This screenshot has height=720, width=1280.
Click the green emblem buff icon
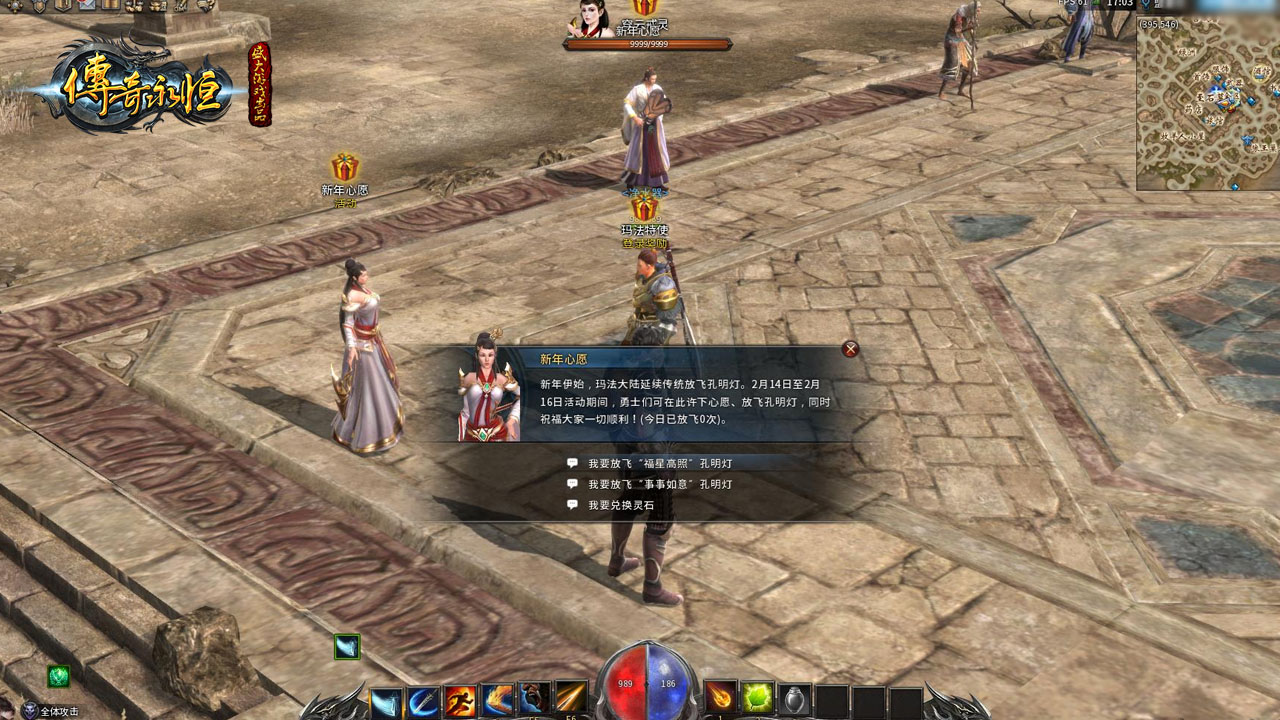pos(59,676)
